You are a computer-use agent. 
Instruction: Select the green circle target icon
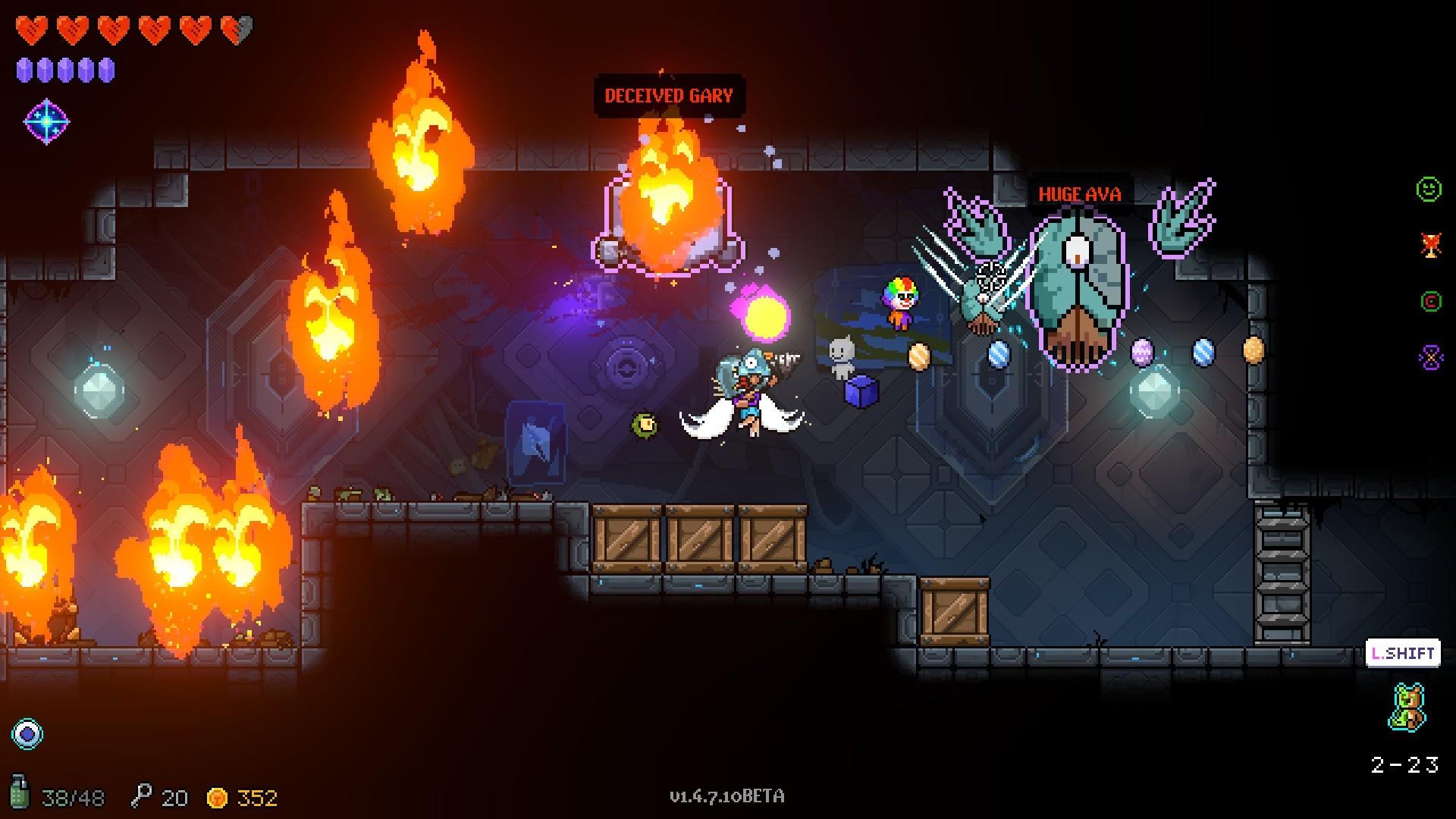(1430, 302)
